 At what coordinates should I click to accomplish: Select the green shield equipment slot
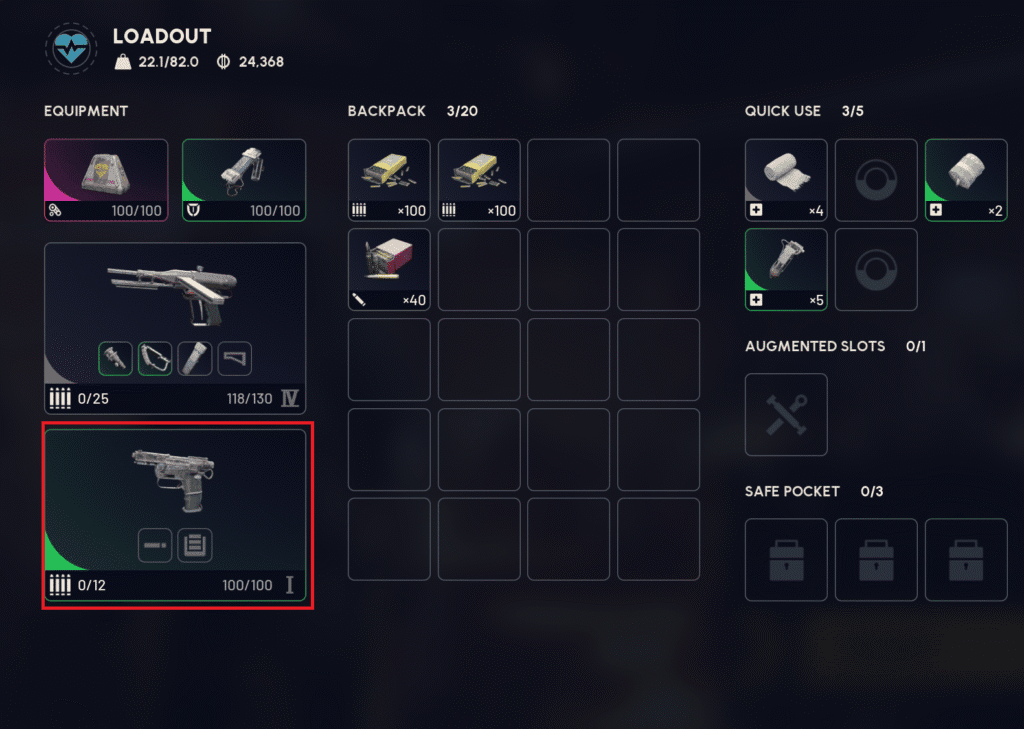click(x=244, y=179)
